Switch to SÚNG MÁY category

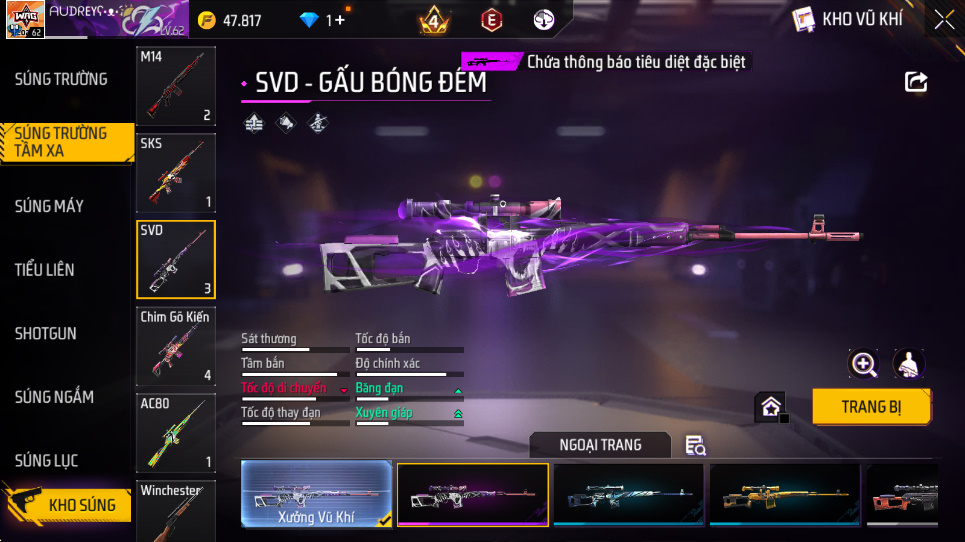pos(49,206)
